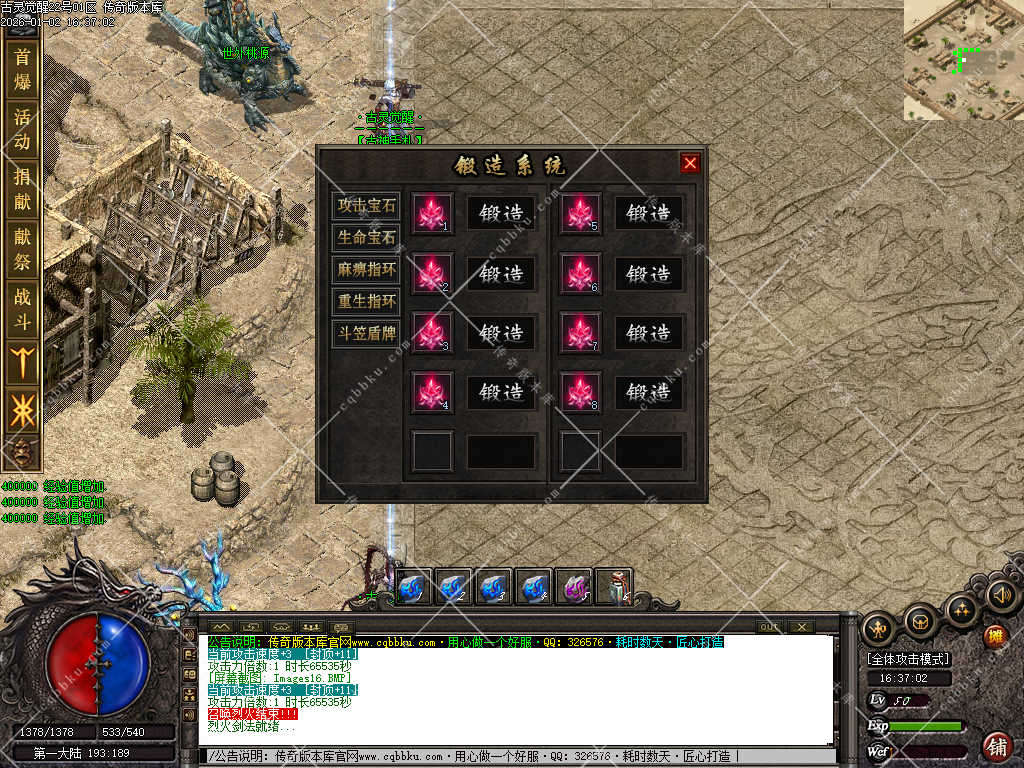Choose the 重生指环 category

click(x=366, y=301)
